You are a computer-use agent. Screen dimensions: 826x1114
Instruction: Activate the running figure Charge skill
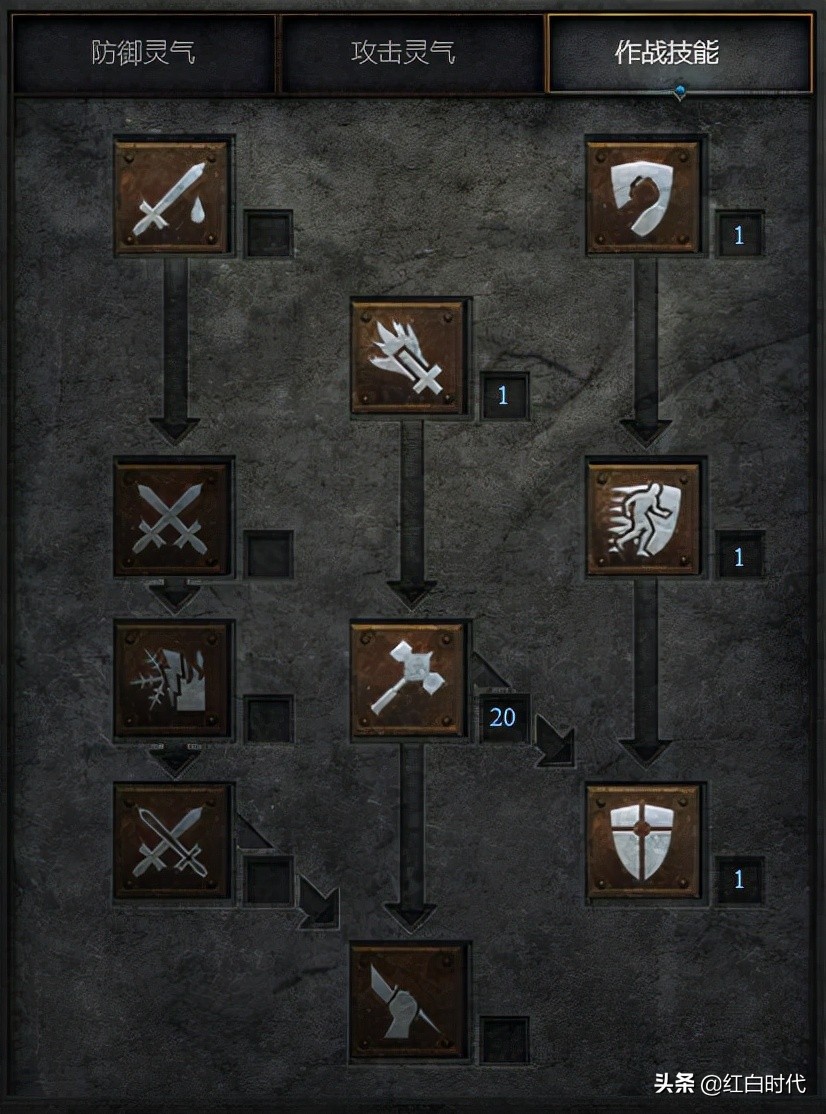pyautogui.click(x=645, y=518)
